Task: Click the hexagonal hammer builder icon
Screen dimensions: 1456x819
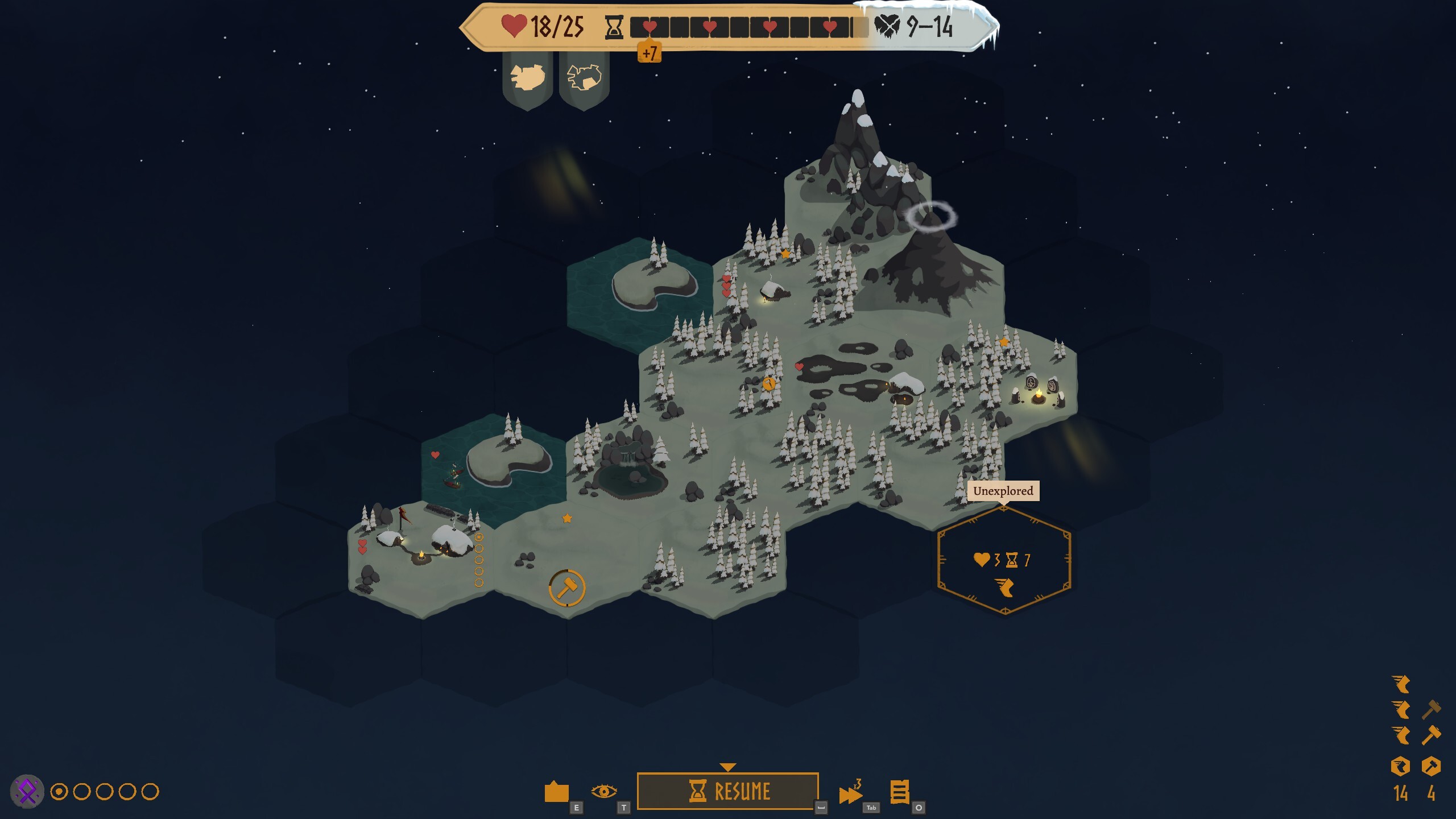Action: [x=1431, y=766]
